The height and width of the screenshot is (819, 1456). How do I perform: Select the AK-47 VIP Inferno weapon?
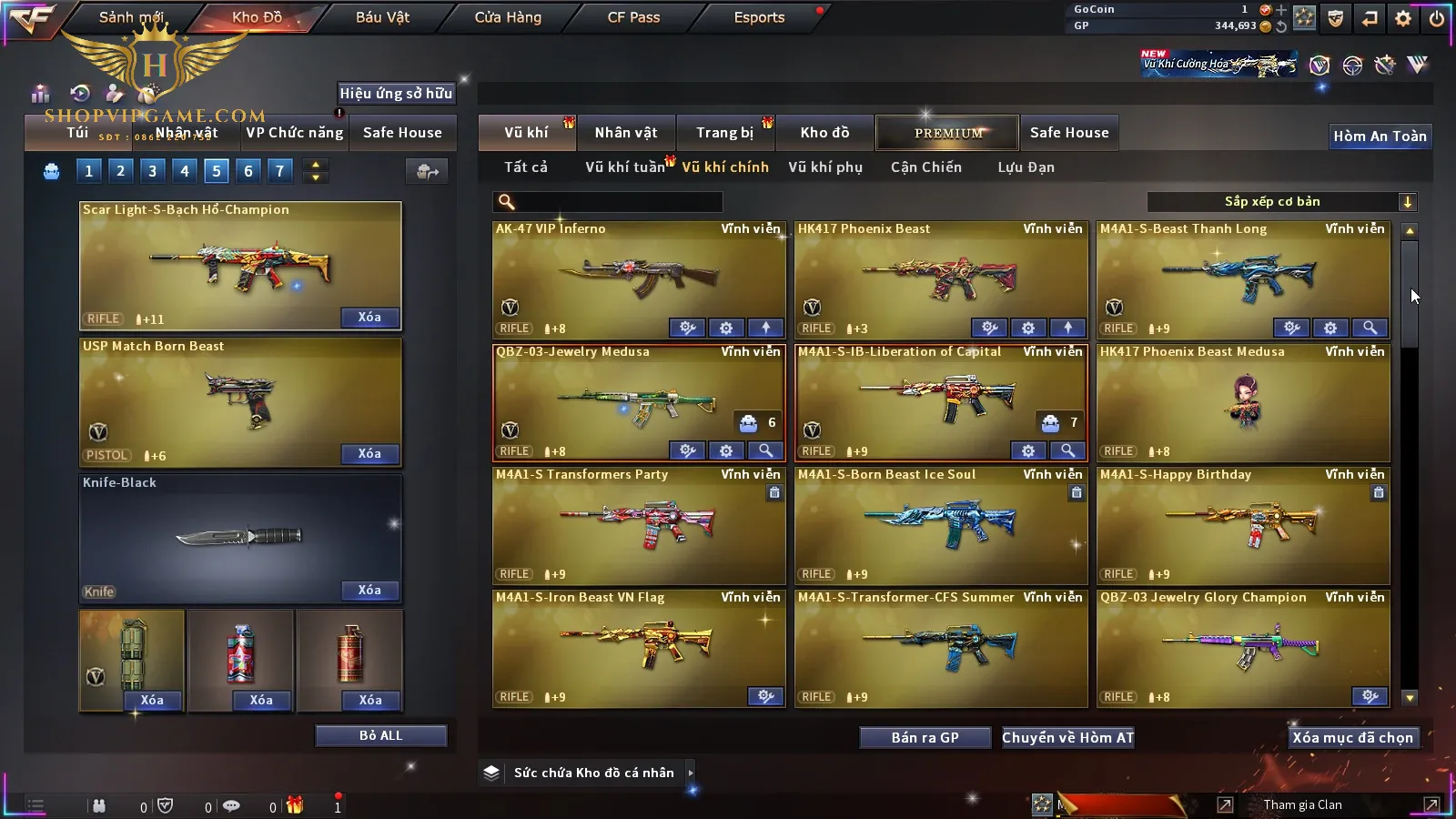(x=637, y=278)
